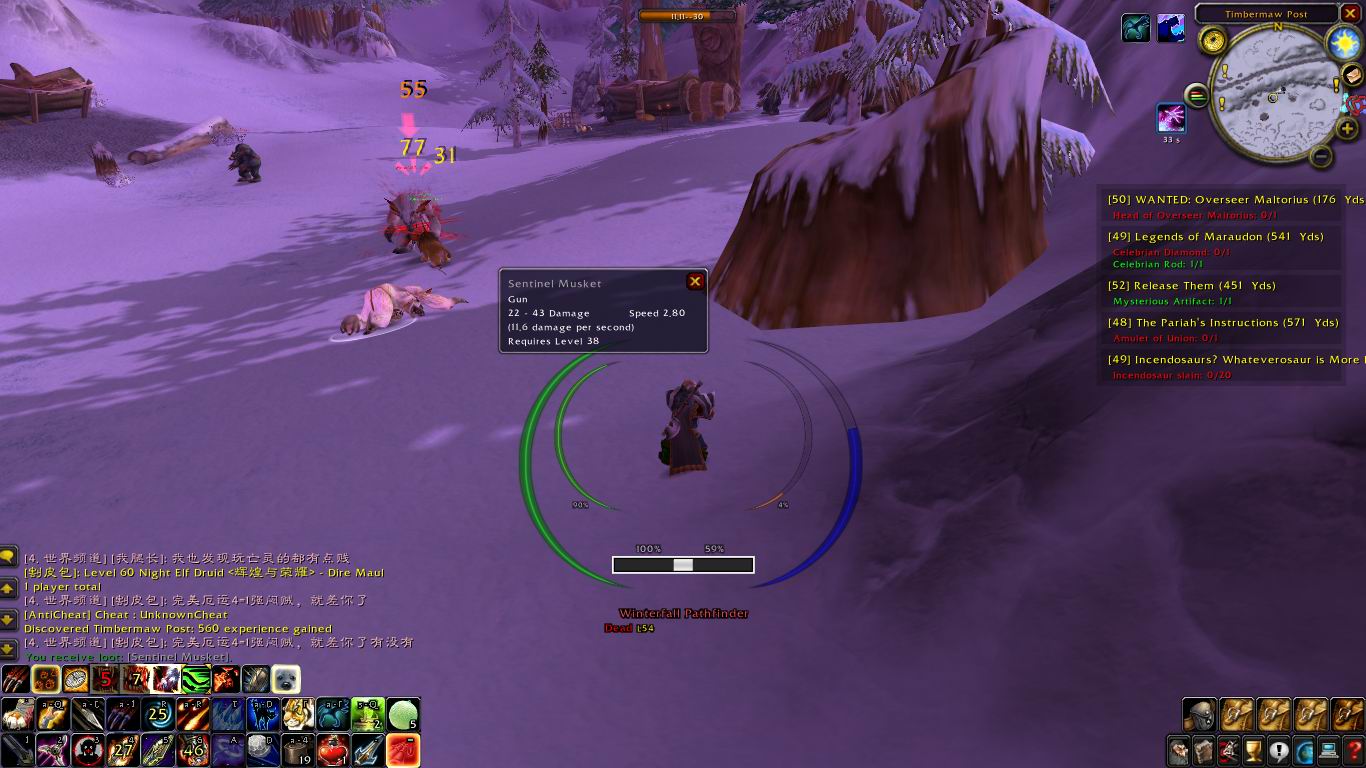Open the main menu computer icon
1366x768 pixels.
coord(1329,750)
